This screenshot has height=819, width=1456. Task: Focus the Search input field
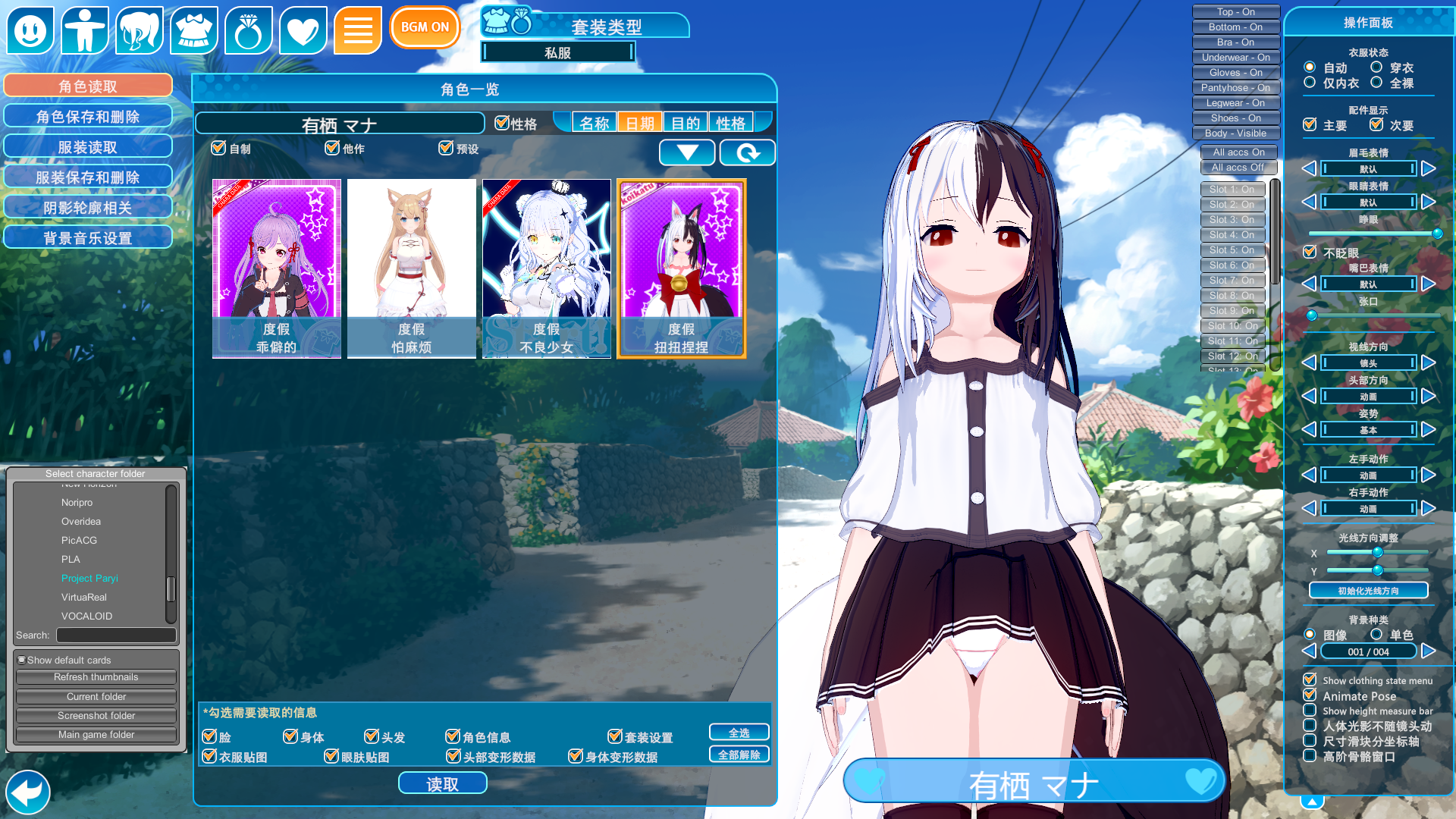116,635
